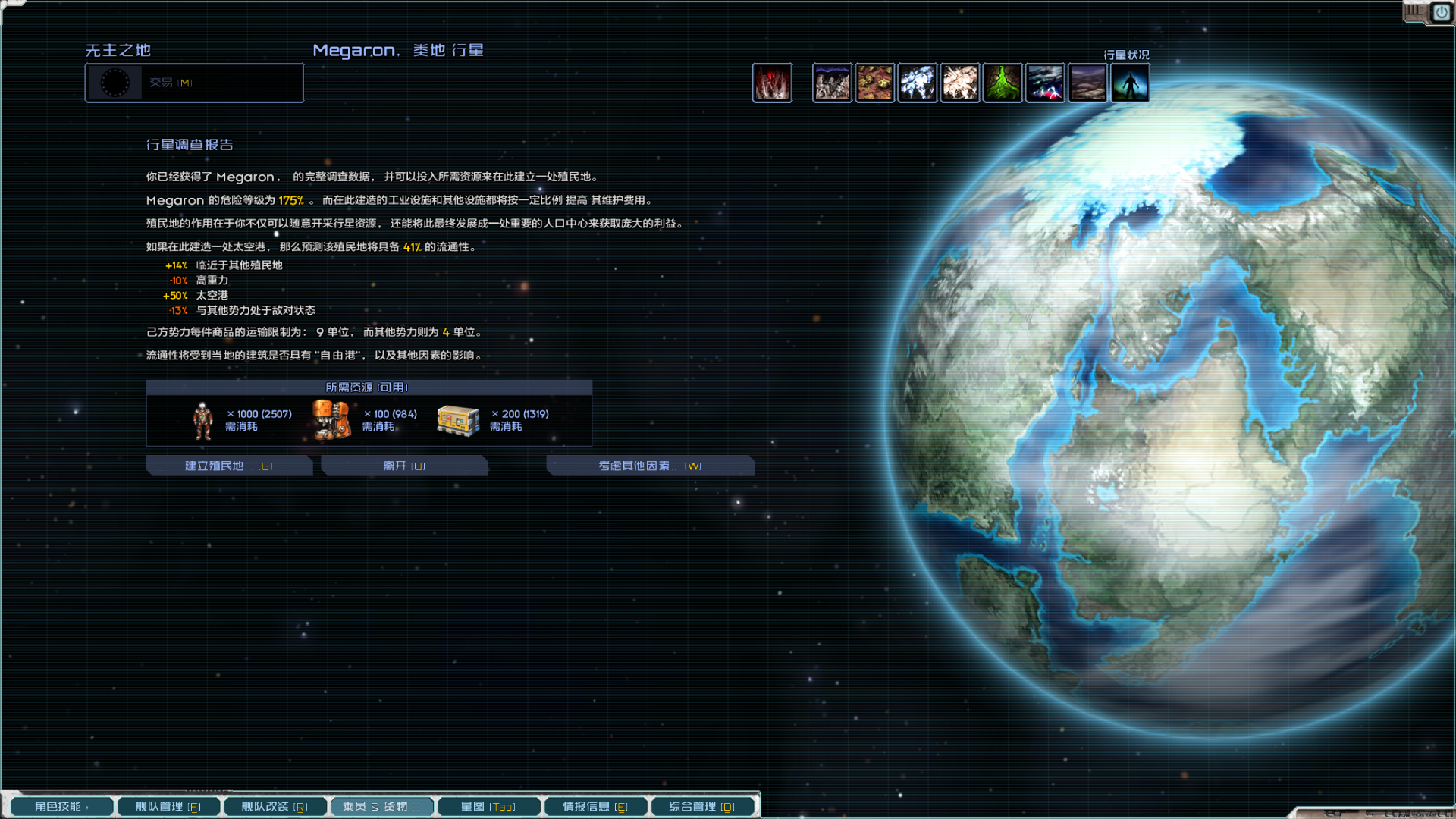Click the aurora storm planet icon
This screenshot has height=819, width=1456.
[x=1044, y=83]
